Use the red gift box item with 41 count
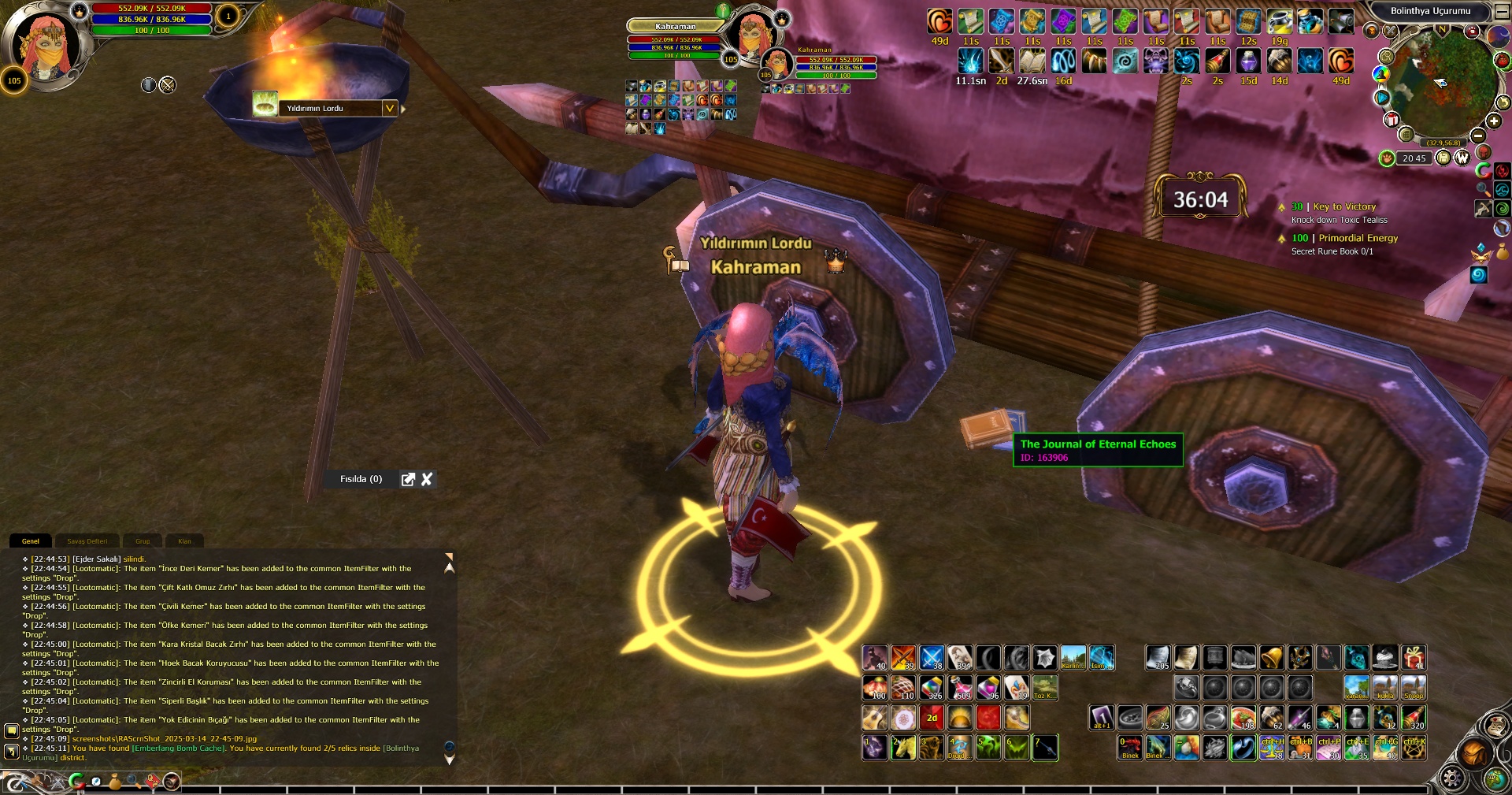Image resolution: width=1512 pixels, height=795 pixels. coord(1414,657)
